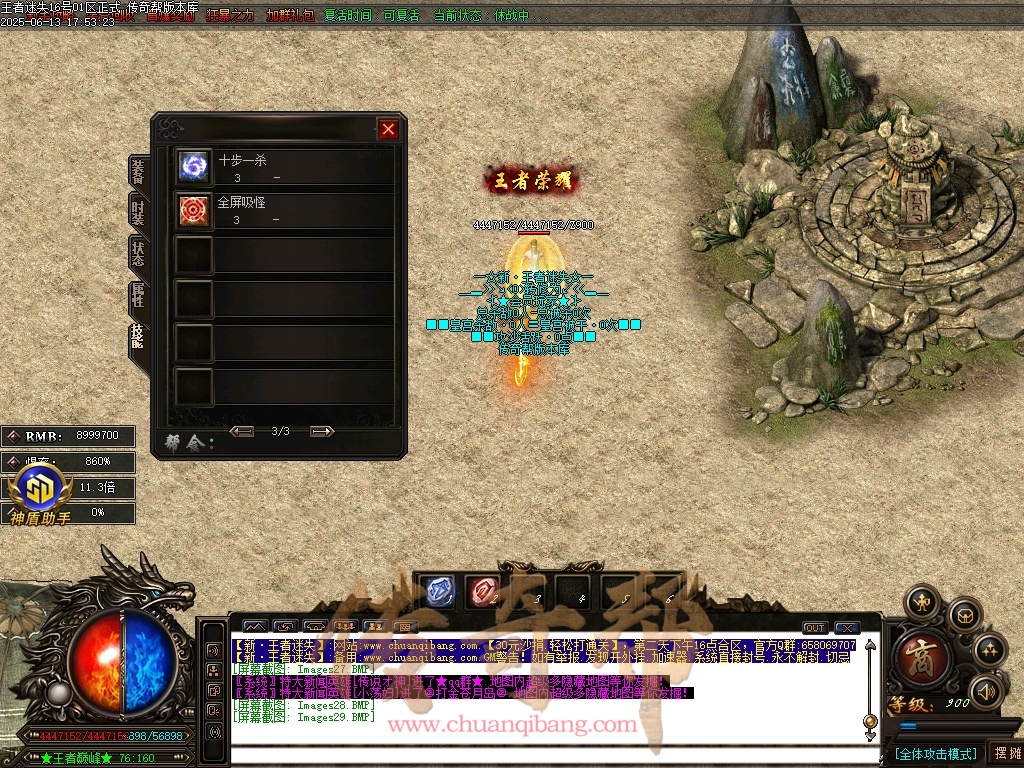Image resolution: width=1024 pixels, height=768 pixels.
Task: Open the 加群礼包 top menu entry
Action: pos(290,16)
